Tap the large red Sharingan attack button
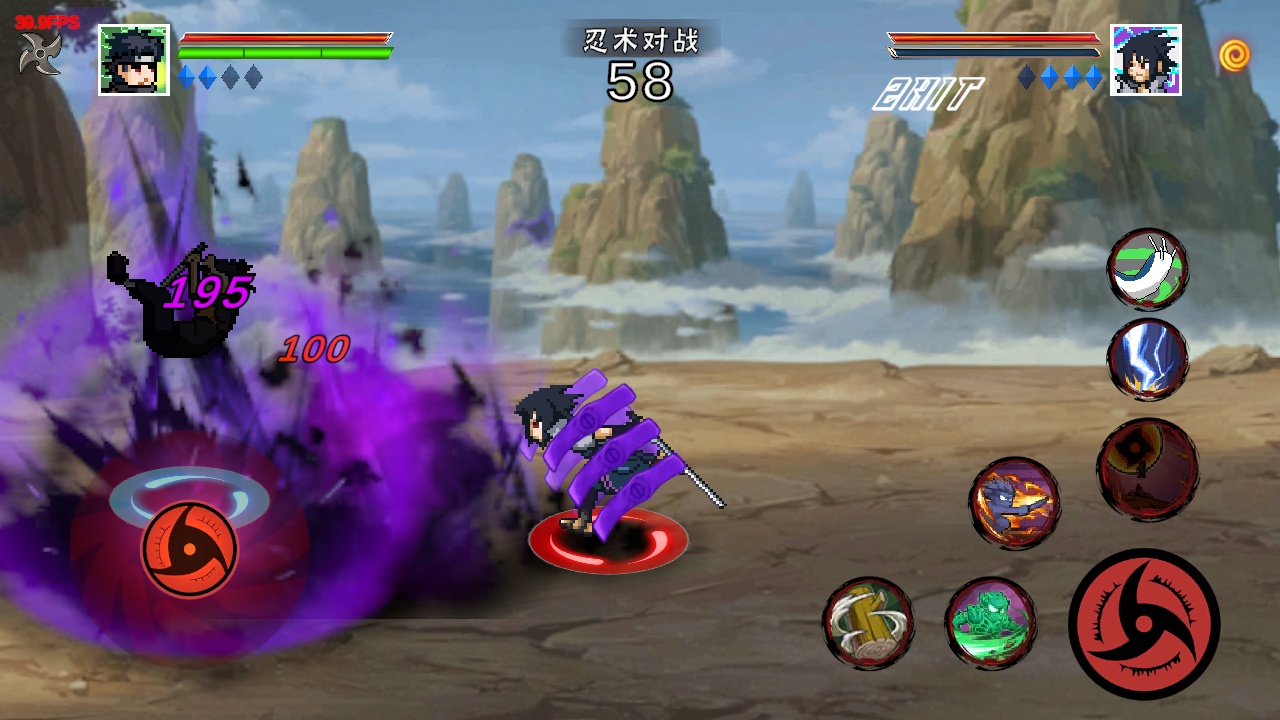 [x=1144, y=624]
